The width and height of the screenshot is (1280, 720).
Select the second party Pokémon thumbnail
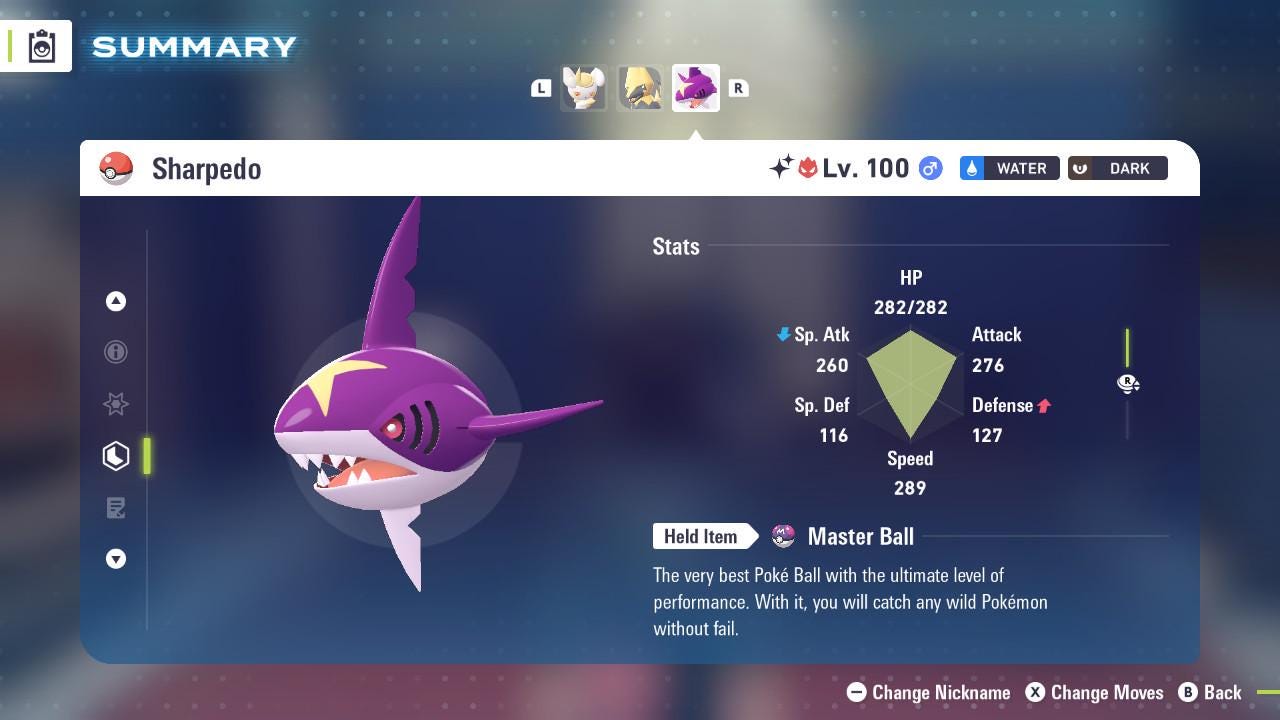point(640,88)
